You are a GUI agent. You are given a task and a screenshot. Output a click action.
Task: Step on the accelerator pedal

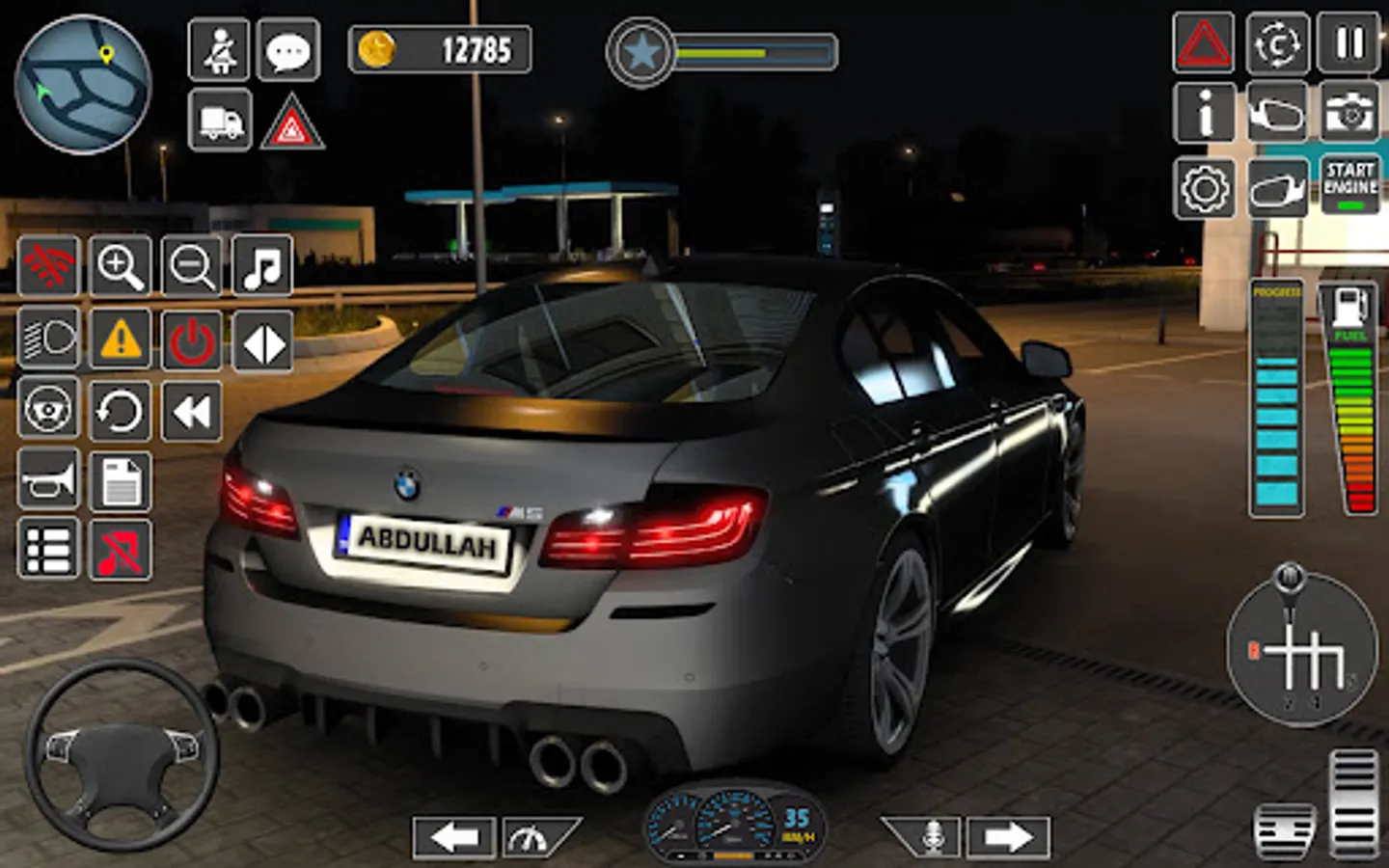pyautogui.click(x=1353, y=802)
